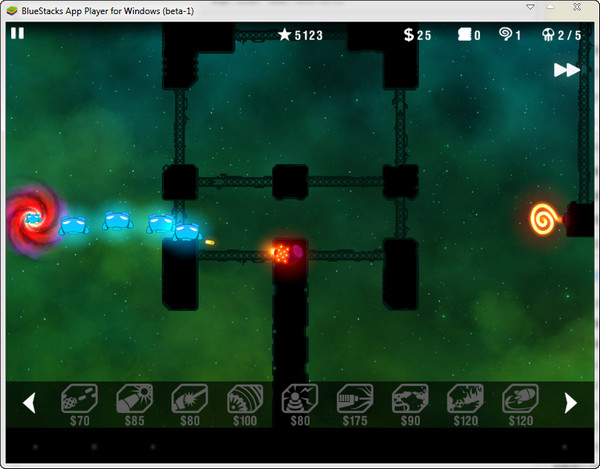Pause the game
The height and width of the screenshot is (469, 600).
tap(17, 33)
